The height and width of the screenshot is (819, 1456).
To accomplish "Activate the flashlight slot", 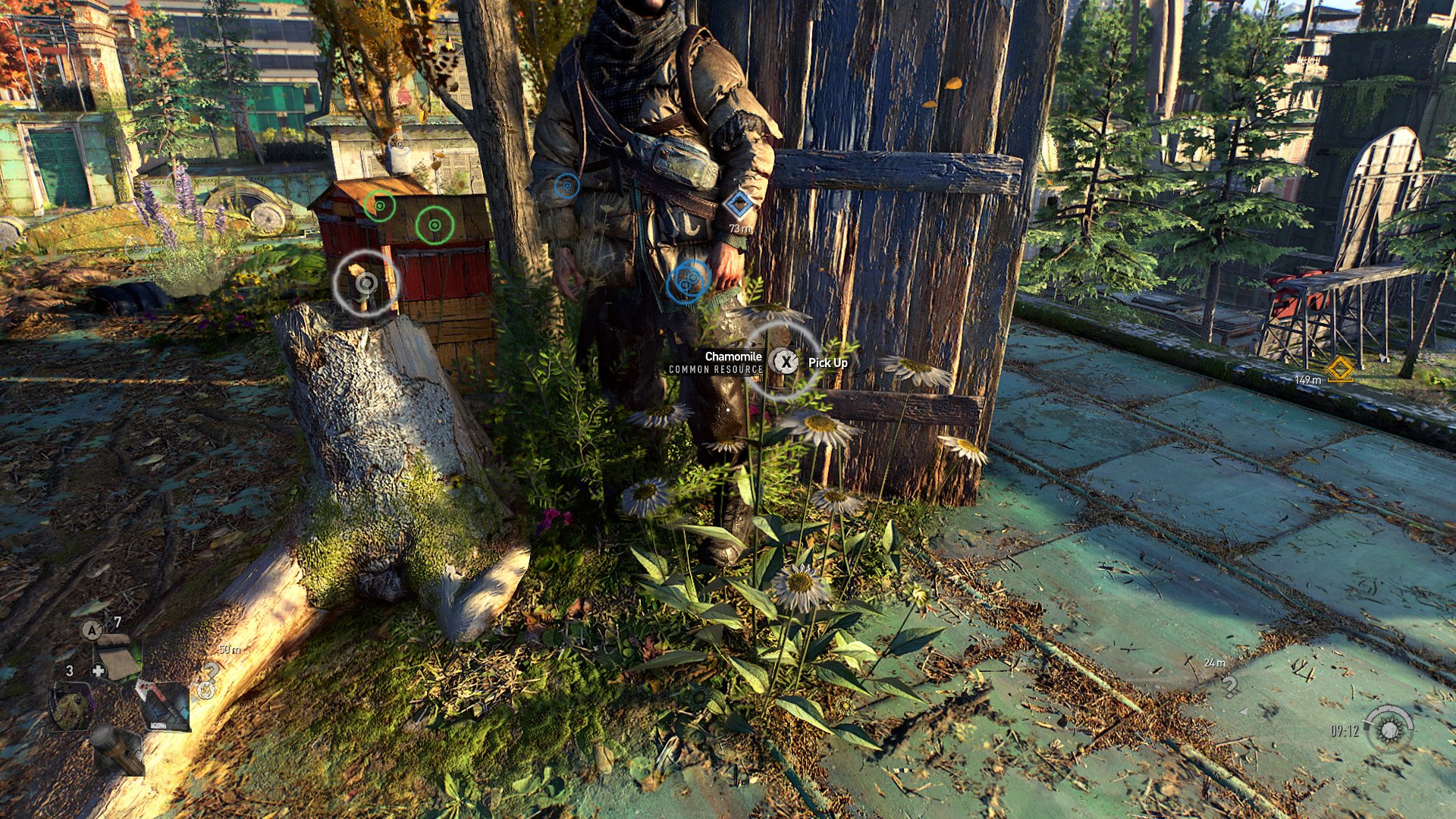I will [119, 749].
